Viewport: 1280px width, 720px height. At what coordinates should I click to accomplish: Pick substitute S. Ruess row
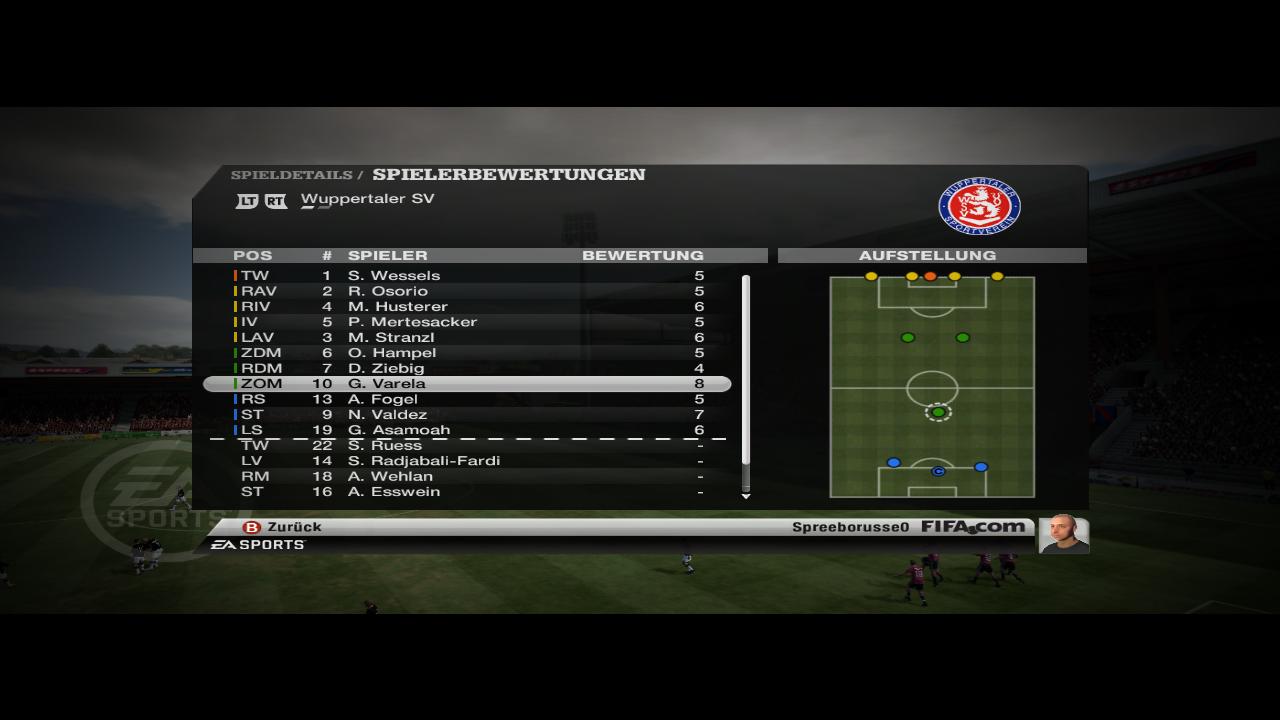(x=467, y=446)
